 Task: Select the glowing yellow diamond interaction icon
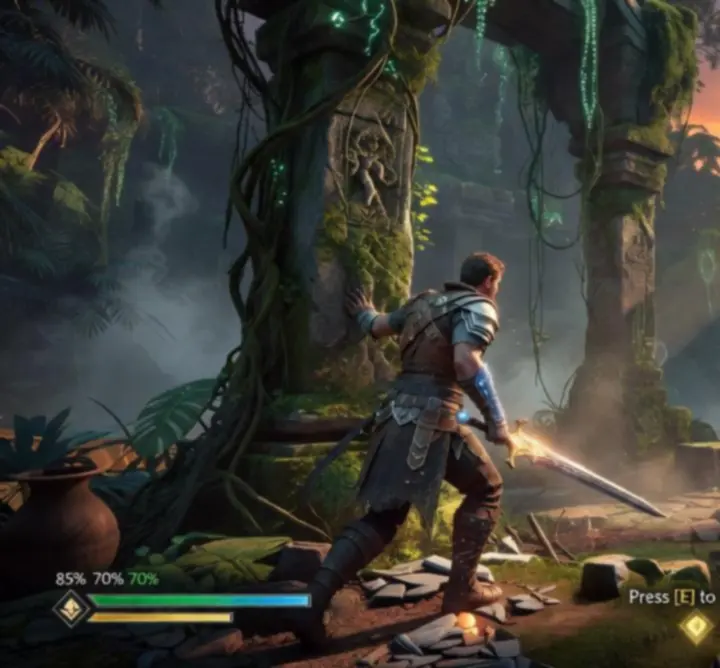click(695, 628)
